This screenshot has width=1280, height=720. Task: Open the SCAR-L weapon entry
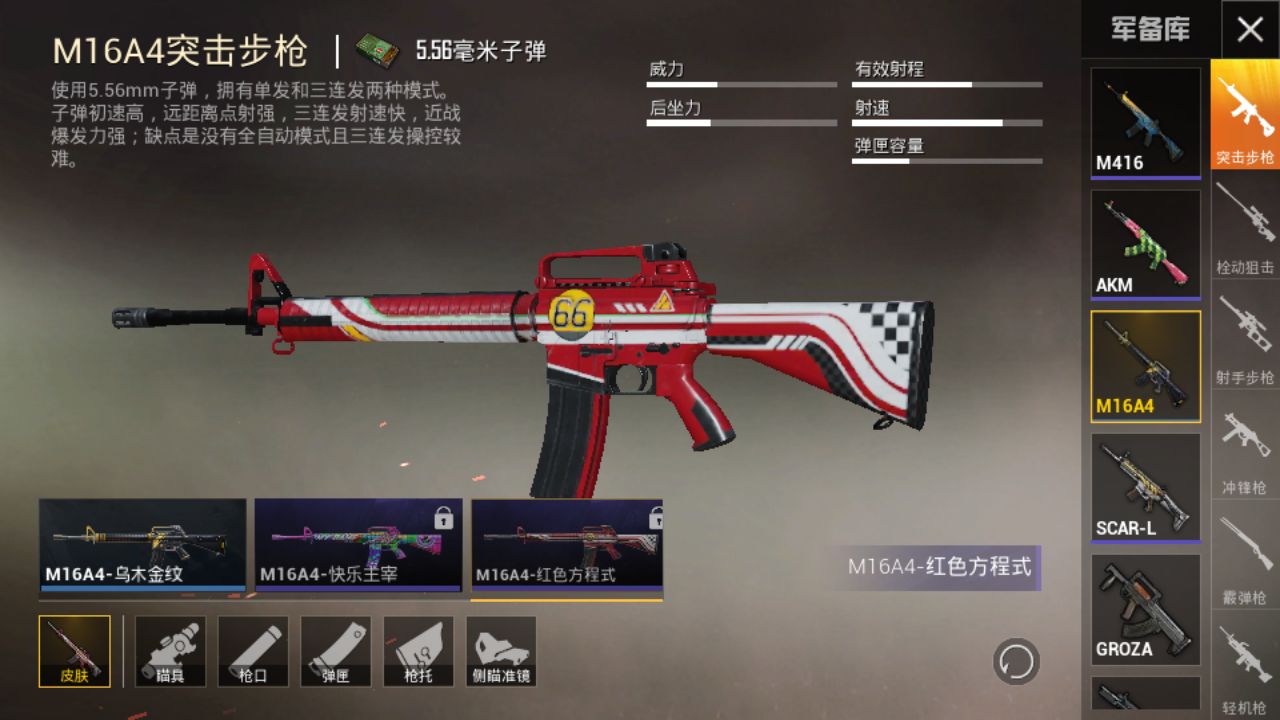tap(1145, 488)
